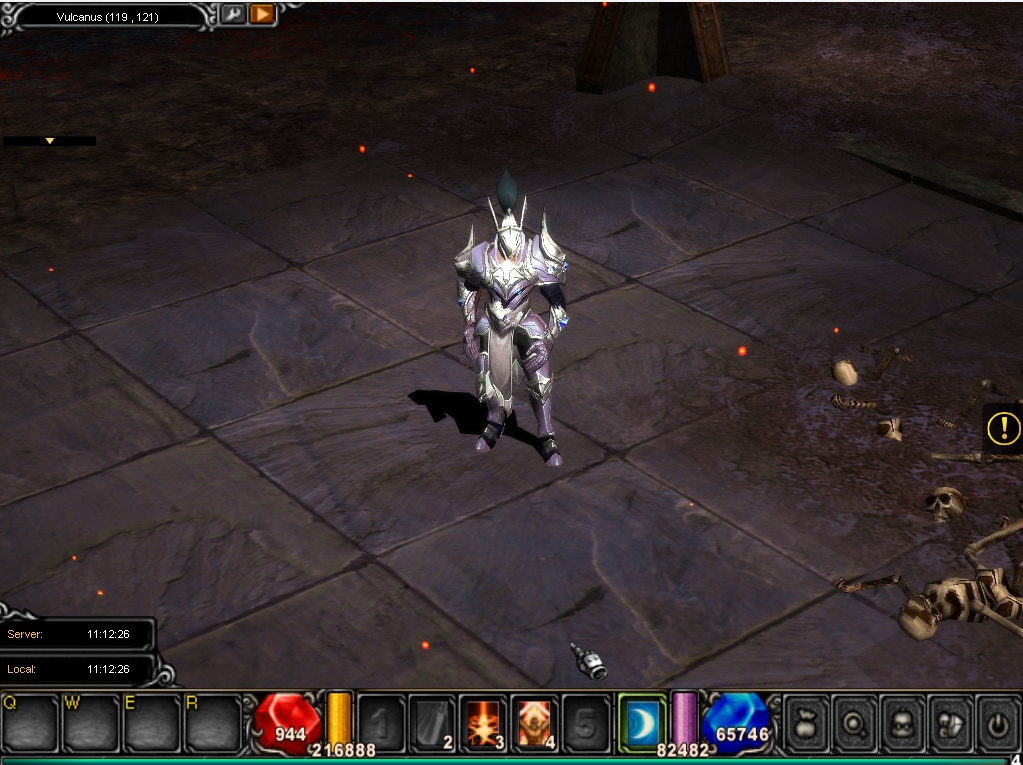The width and height of the screenshot is (1023, 765).
Task: Click the magnifying glass search icon
Action: [855, 723]
